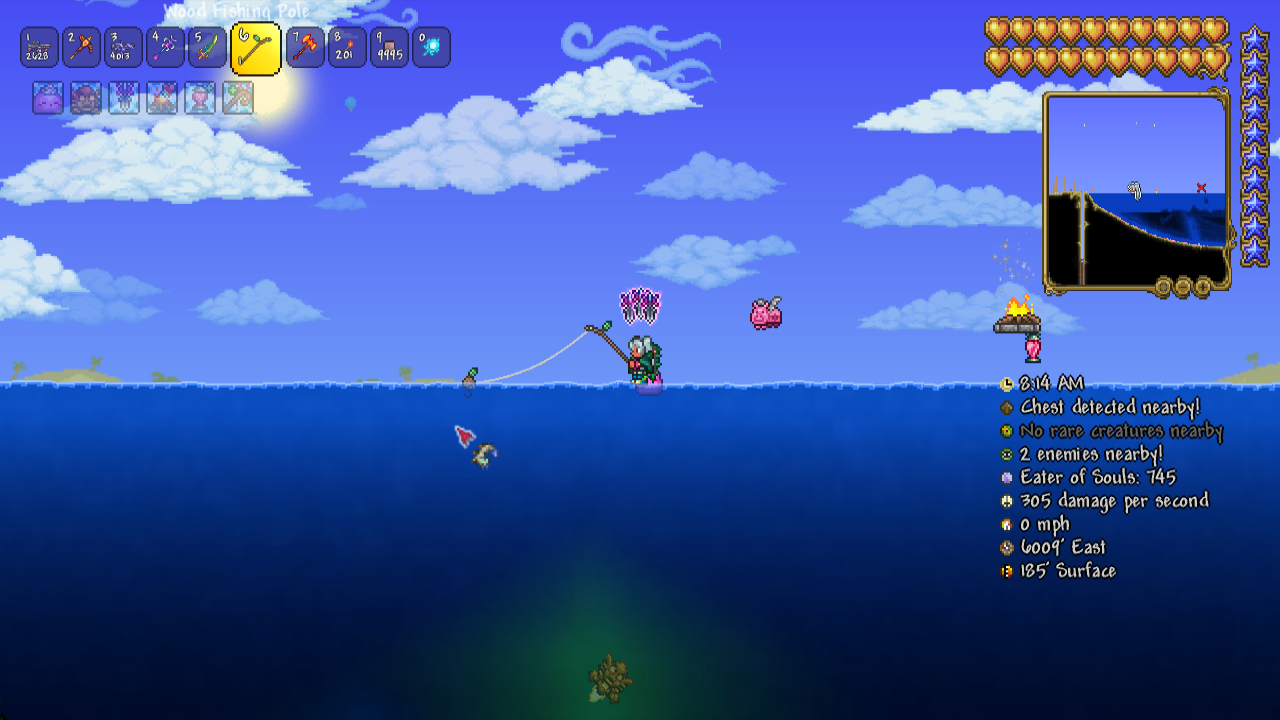The height and width of the screenshot is (720, 1280).
Task: Select the Wood Fishing Pole hotbar slot
Action: (x=255, y=49)
